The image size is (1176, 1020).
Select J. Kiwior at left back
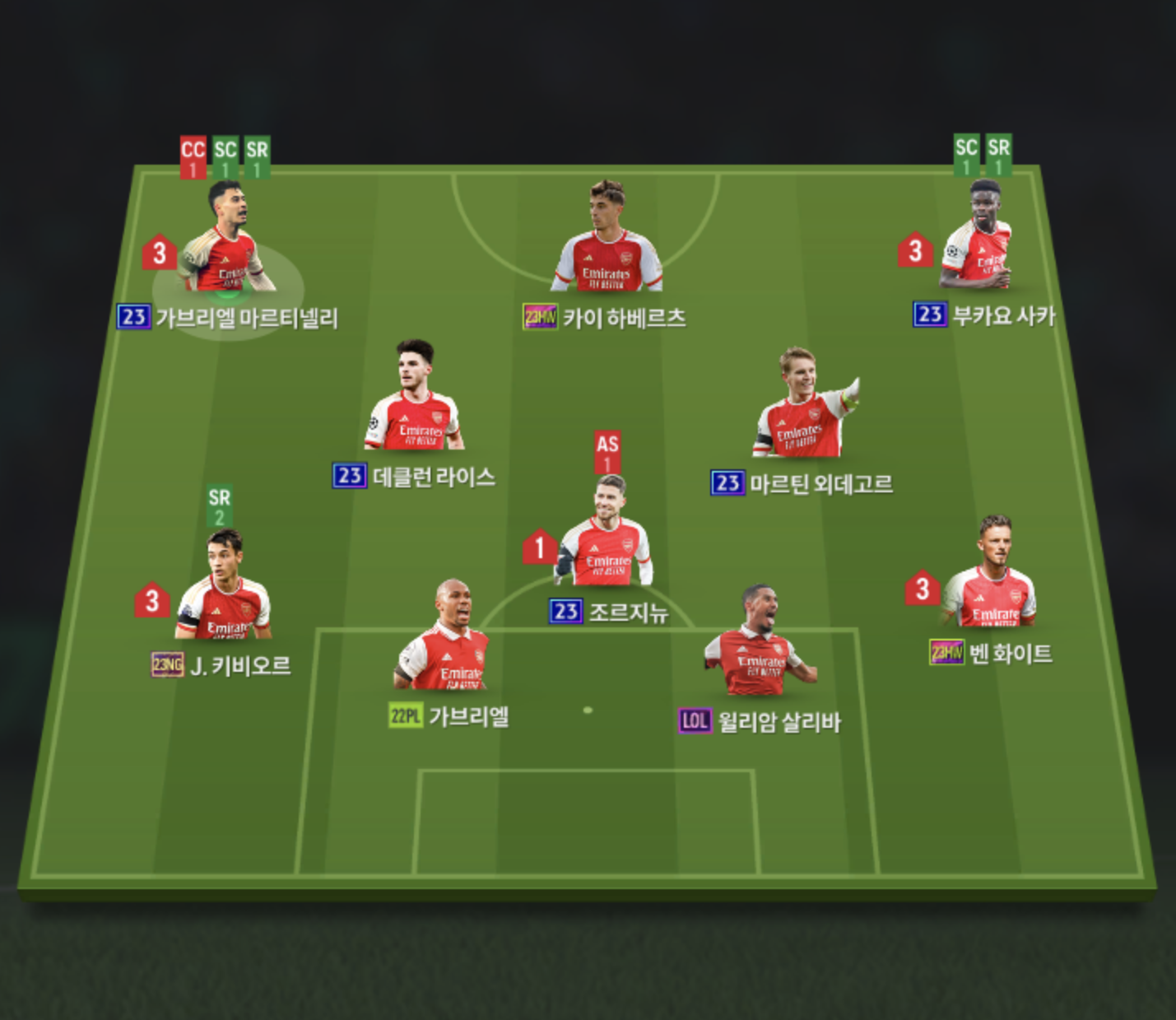[x=223, y=590]
